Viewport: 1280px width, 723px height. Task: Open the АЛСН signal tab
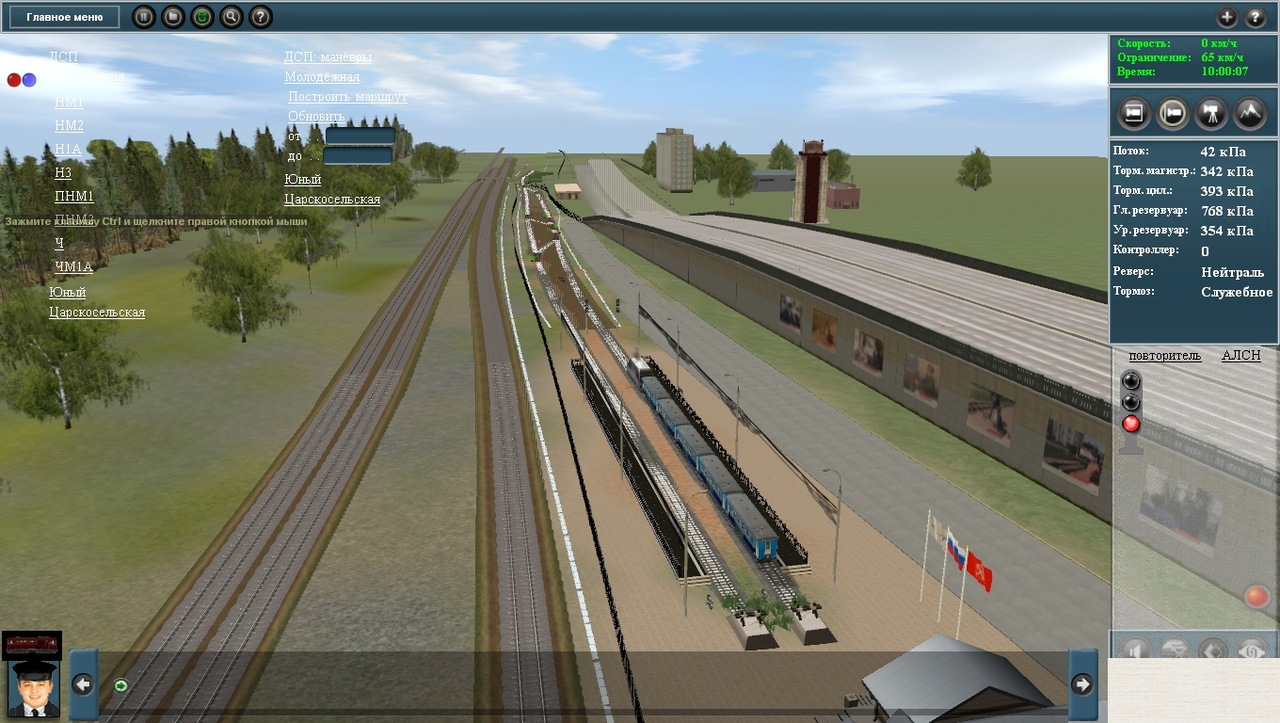(1241, 356)
